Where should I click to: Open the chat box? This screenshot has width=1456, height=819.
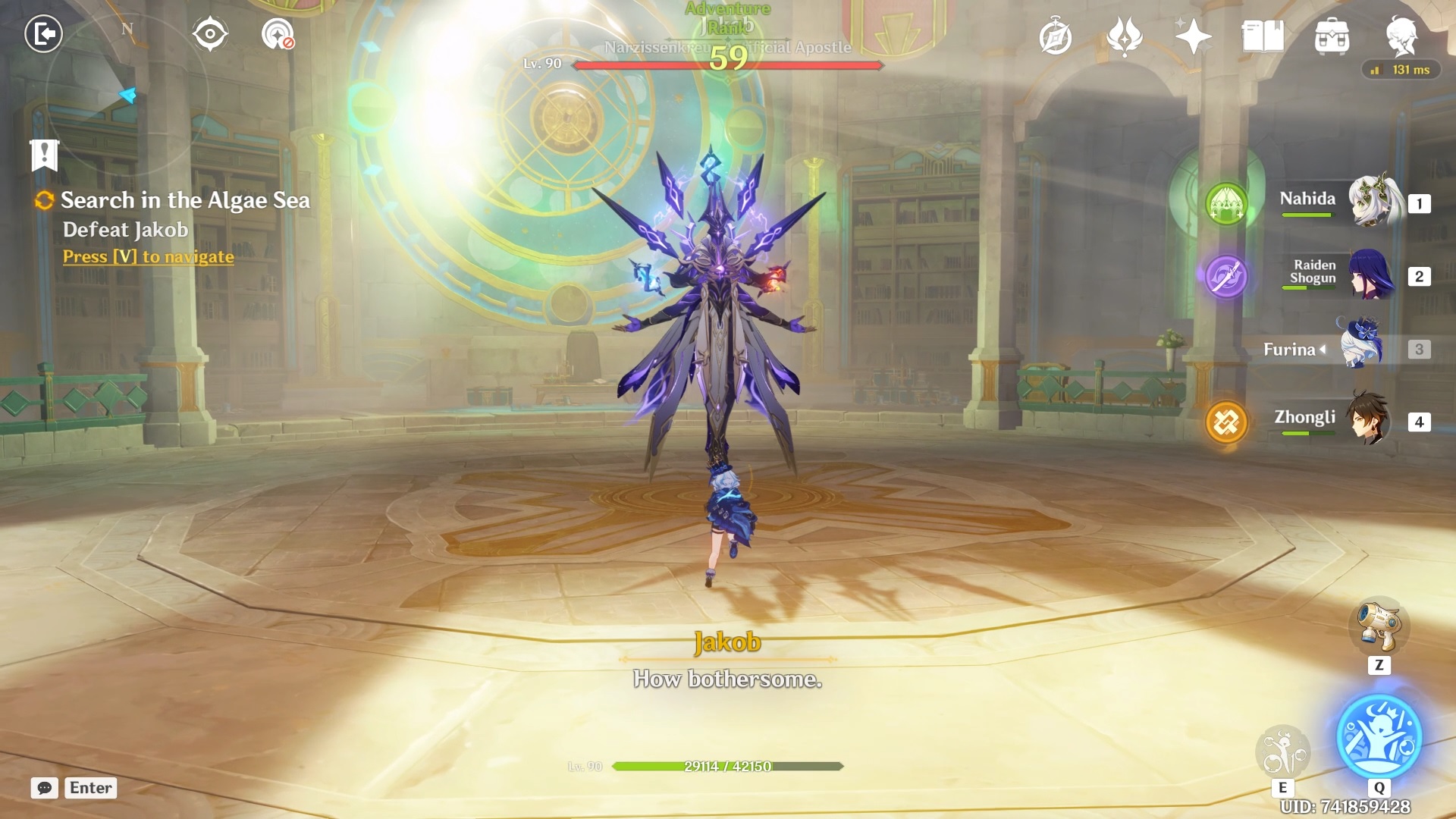(45, 788)
